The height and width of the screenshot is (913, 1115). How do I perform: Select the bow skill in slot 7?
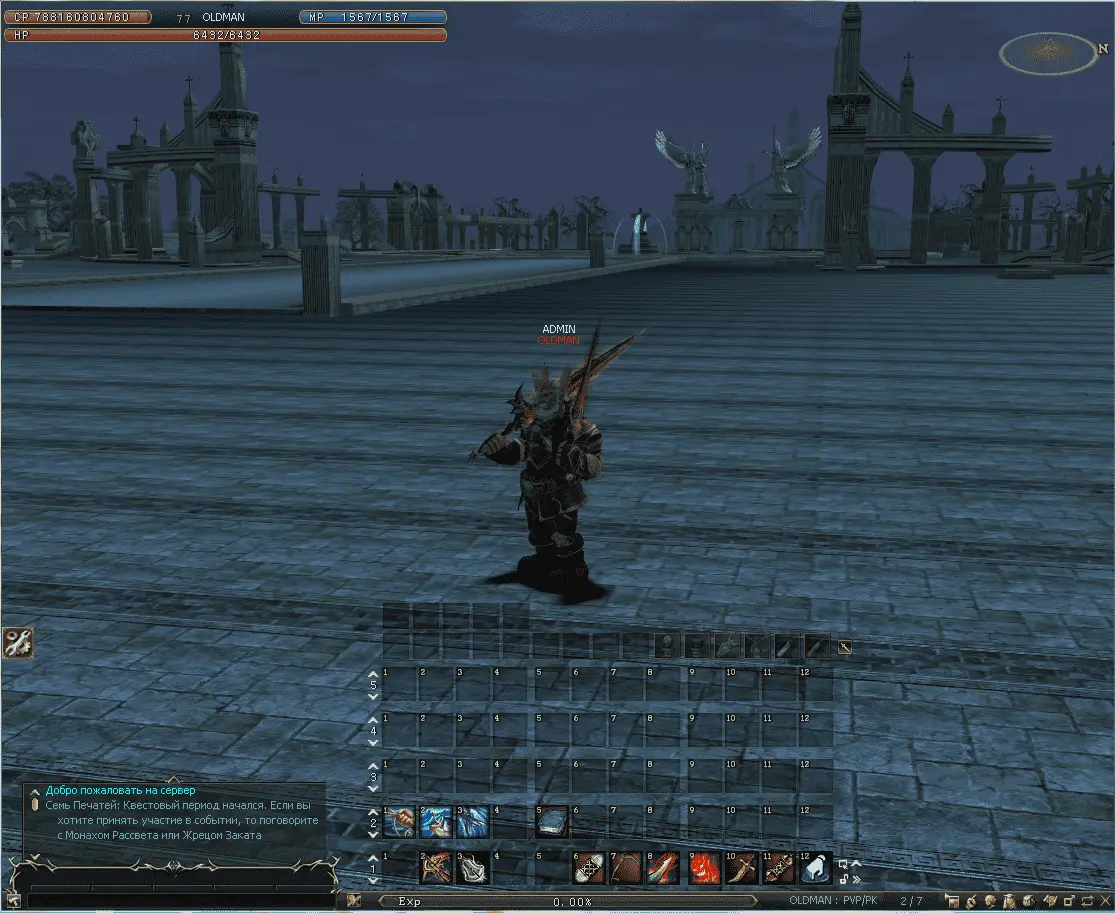tap(626, 868)
